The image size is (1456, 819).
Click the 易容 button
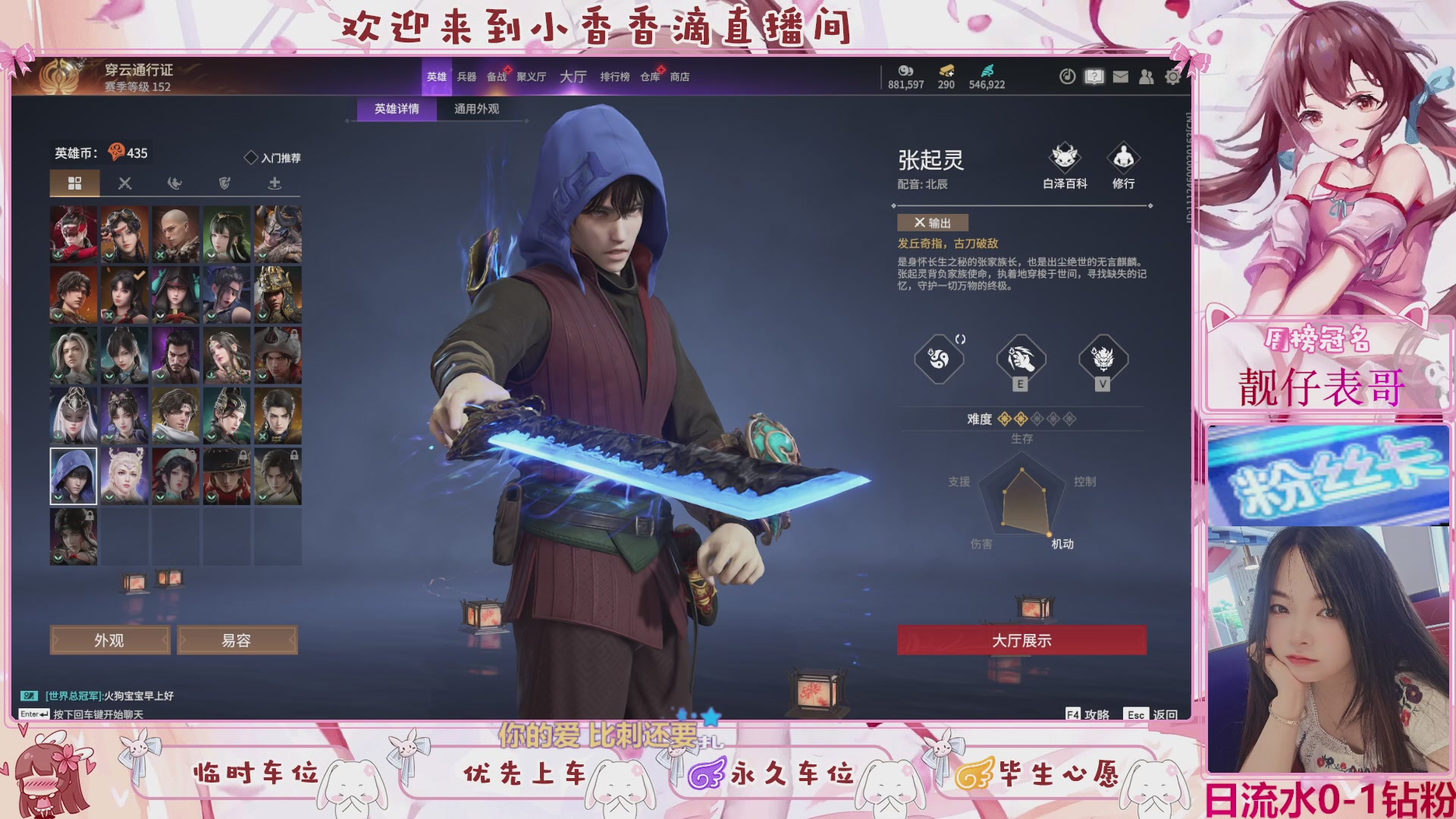tap(237, 639)
